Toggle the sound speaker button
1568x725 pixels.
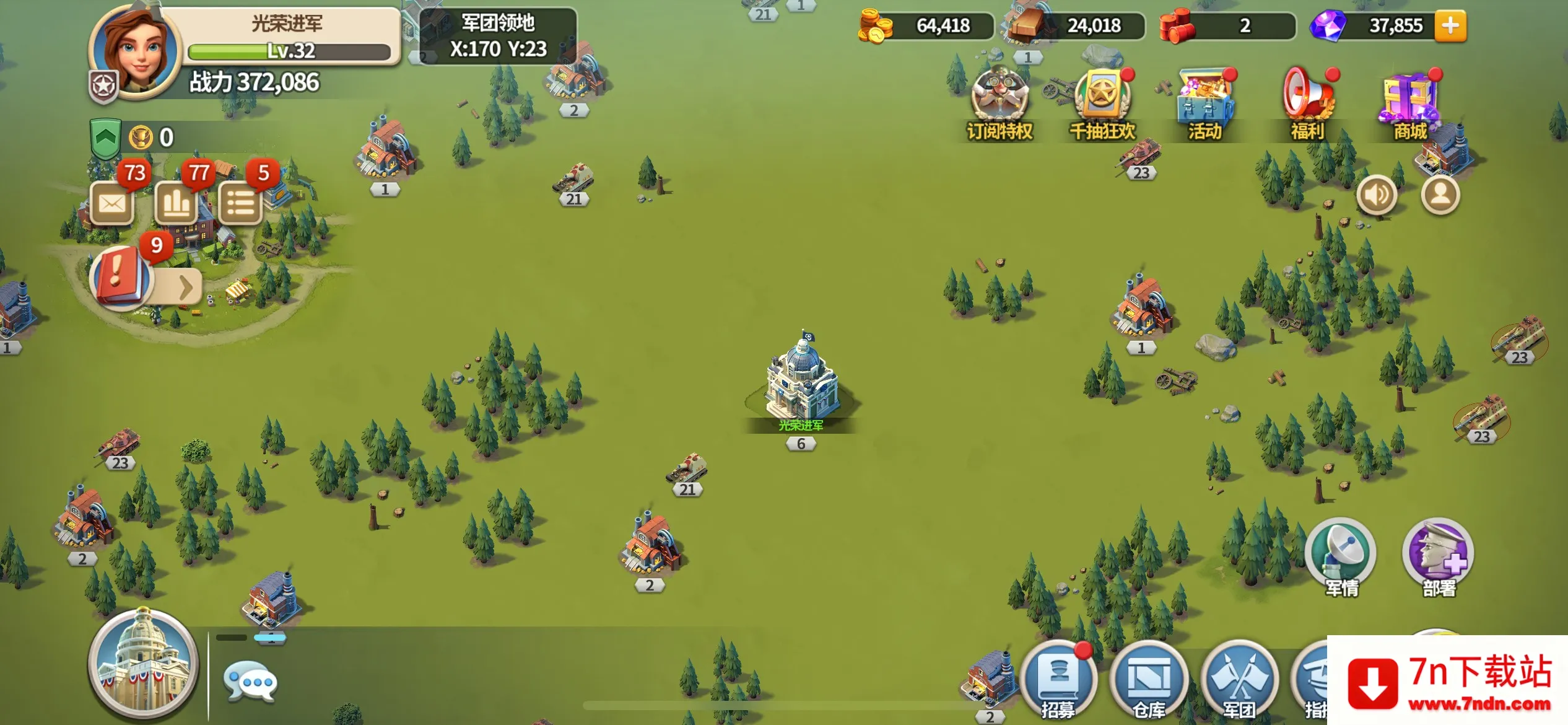[1377, 195]
